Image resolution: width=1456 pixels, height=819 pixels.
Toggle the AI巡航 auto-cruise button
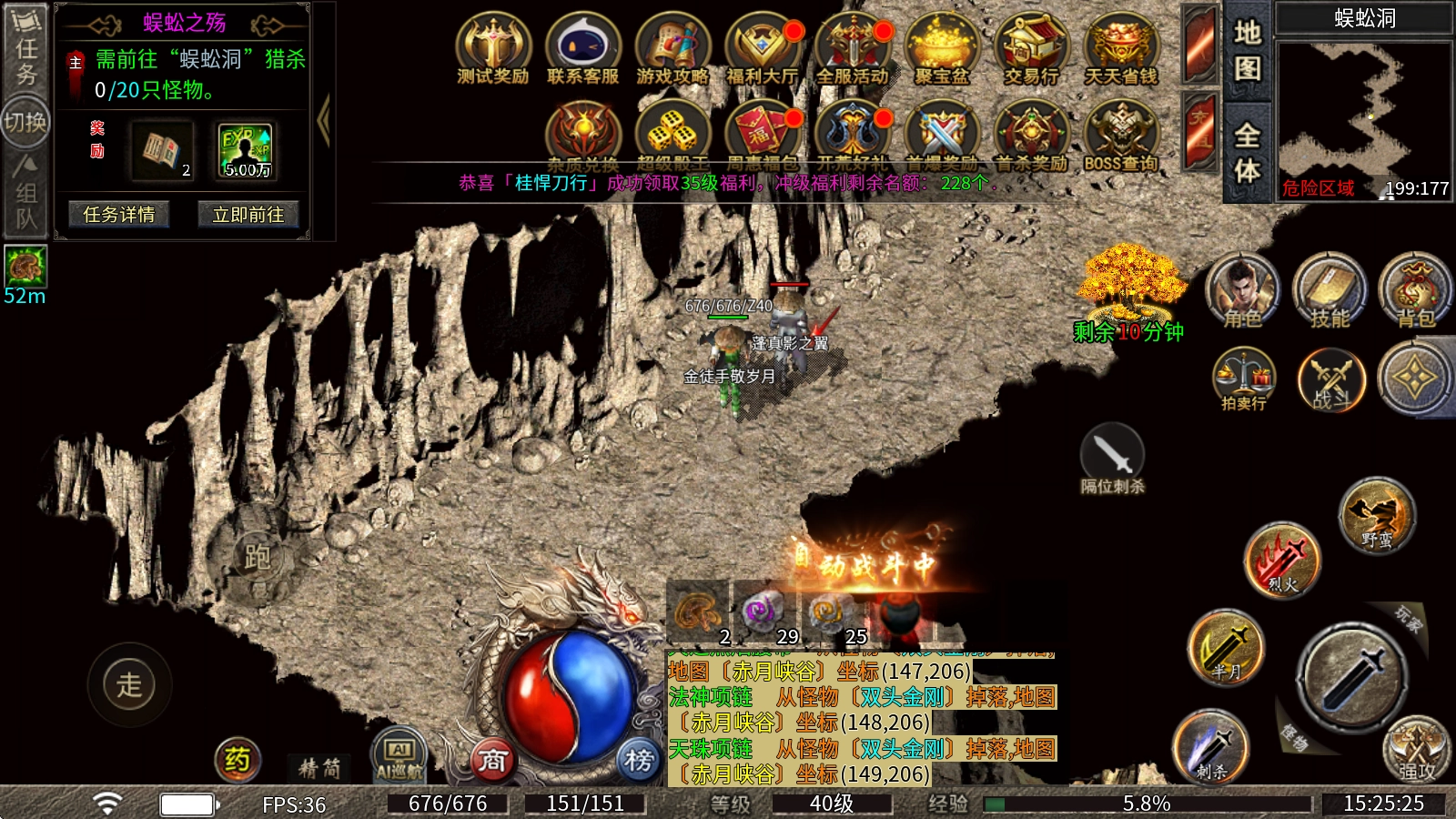pos(399,755)
